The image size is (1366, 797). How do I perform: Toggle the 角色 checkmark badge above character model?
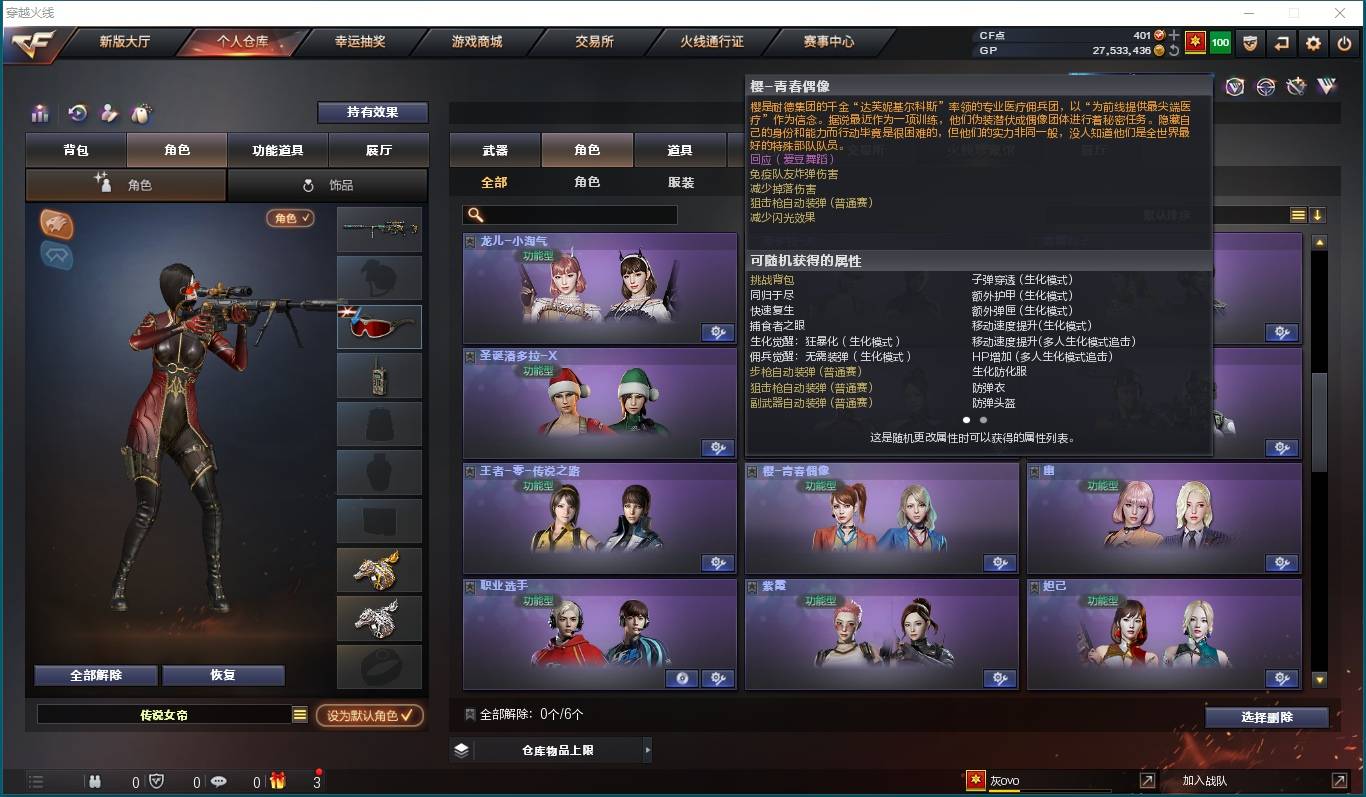(289, 217)
